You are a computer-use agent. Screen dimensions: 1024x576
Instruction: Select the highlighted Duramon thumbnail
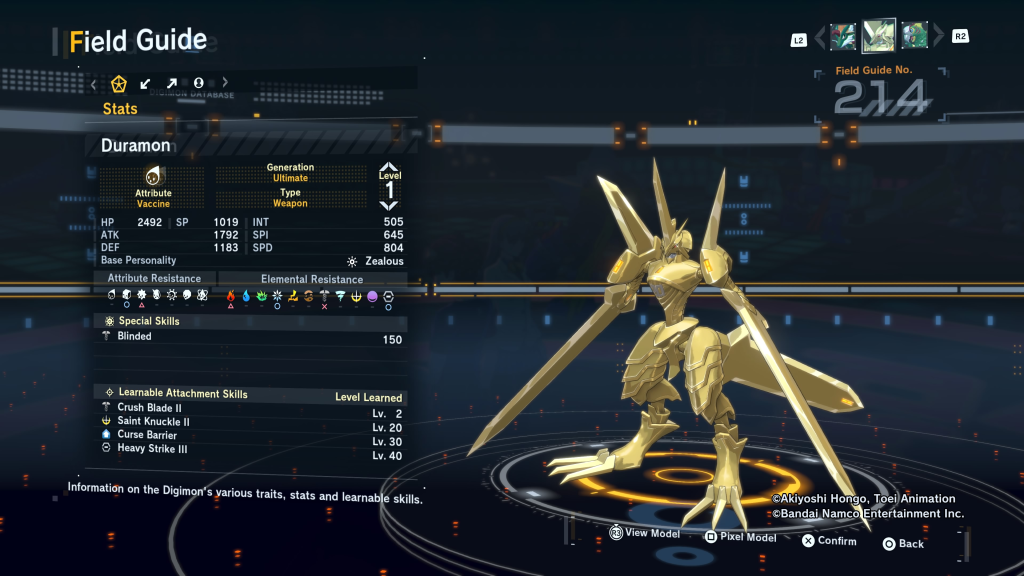click(x=879, y=36)
